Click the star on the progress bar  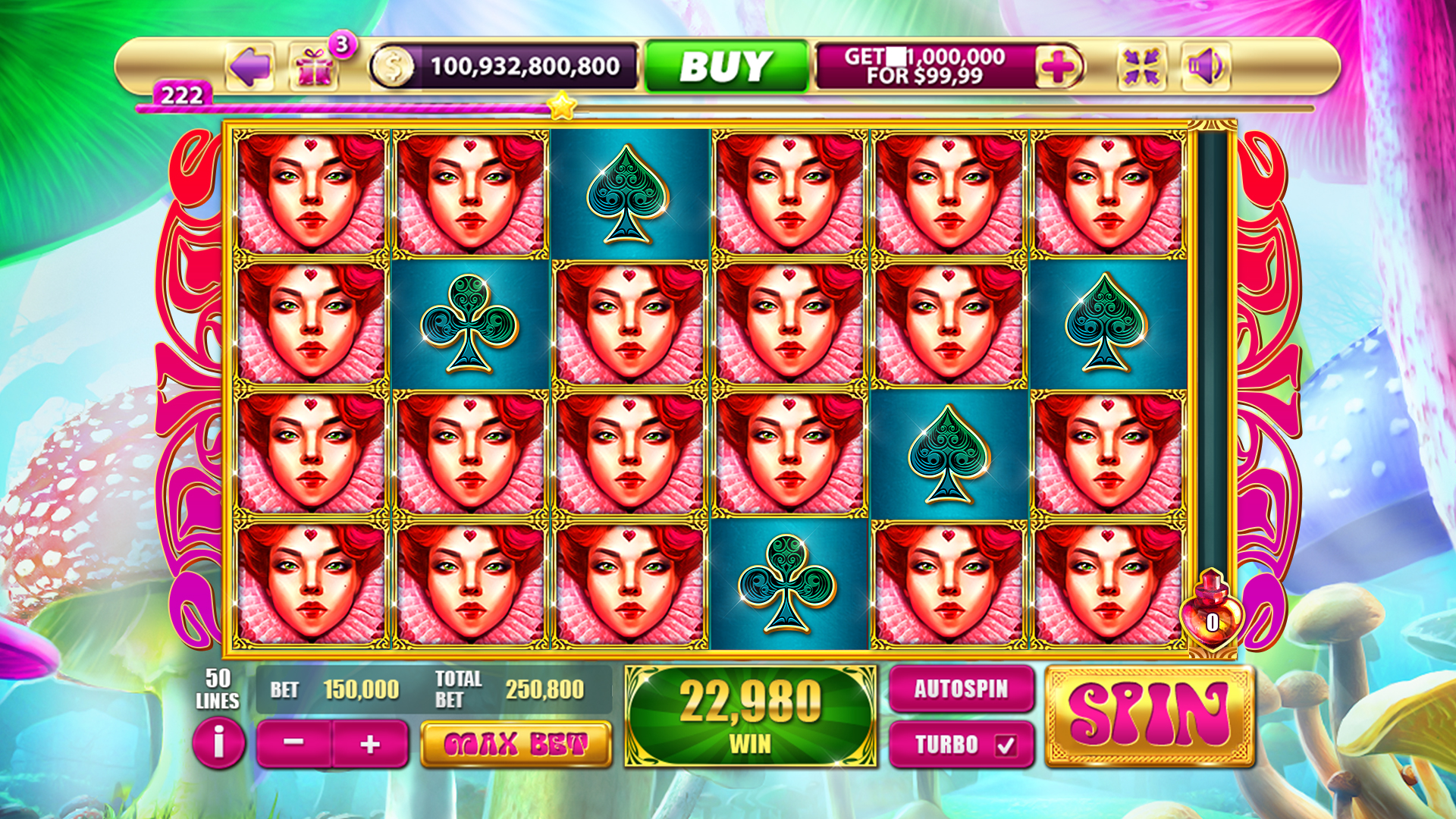[562, 108]
